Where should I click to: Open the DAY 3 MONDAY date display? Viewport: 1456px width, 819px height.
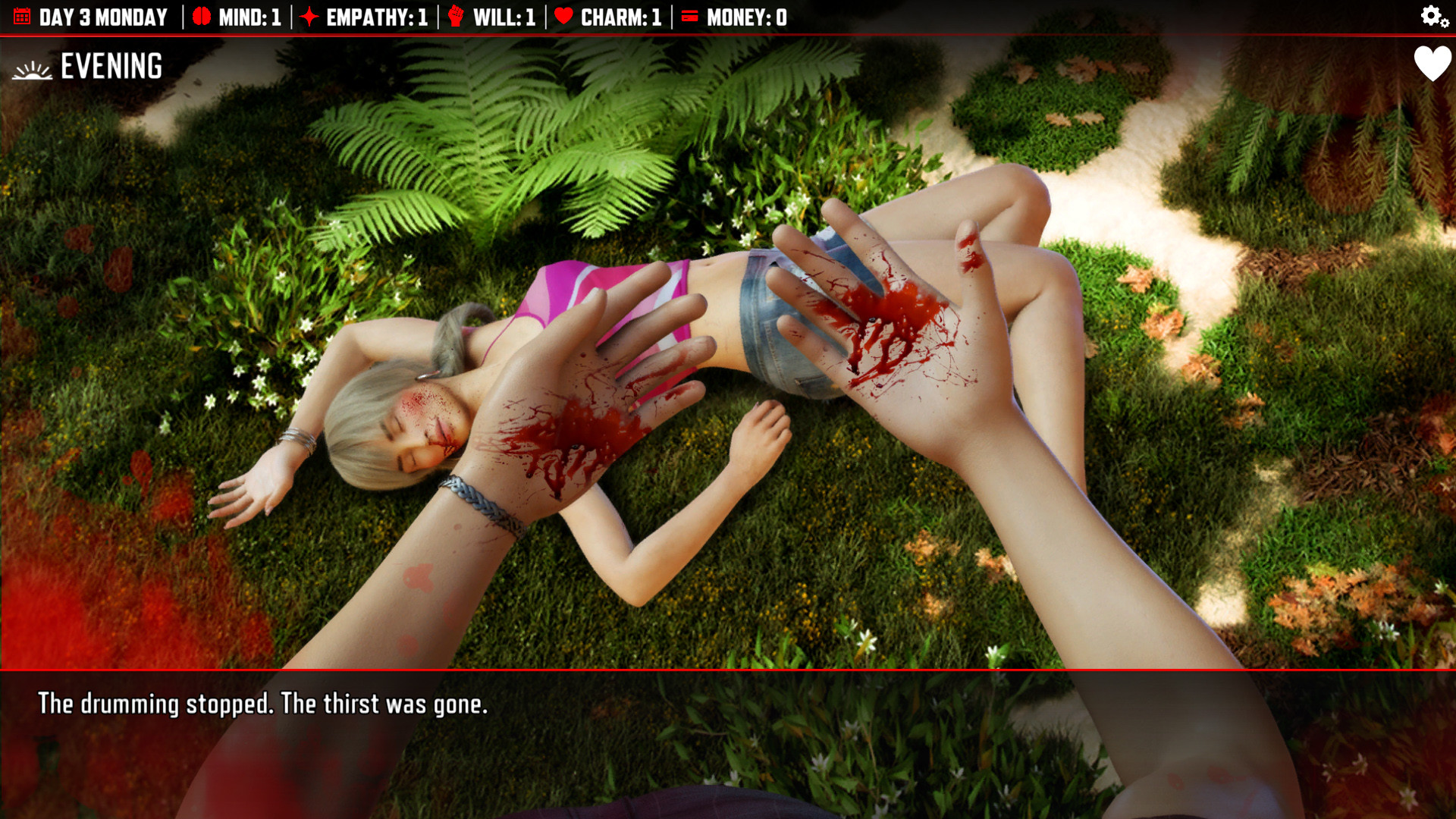[x=104, y=16]
